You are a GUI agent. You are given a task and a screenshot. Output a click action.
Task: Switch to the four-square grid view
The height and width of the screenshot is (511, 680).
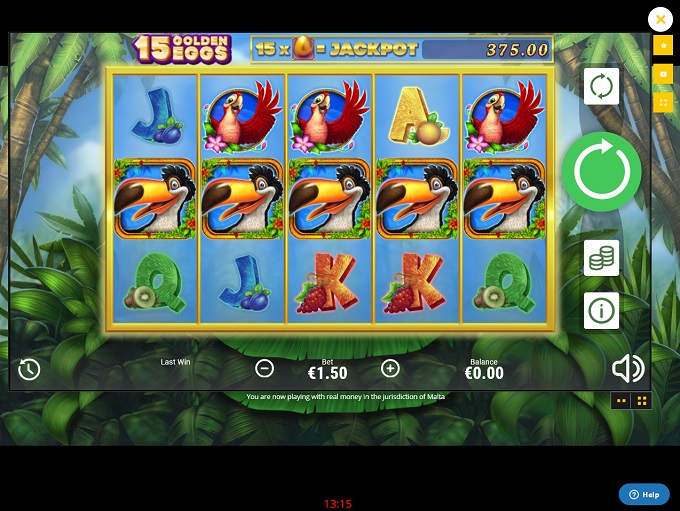tap(642, 401)
